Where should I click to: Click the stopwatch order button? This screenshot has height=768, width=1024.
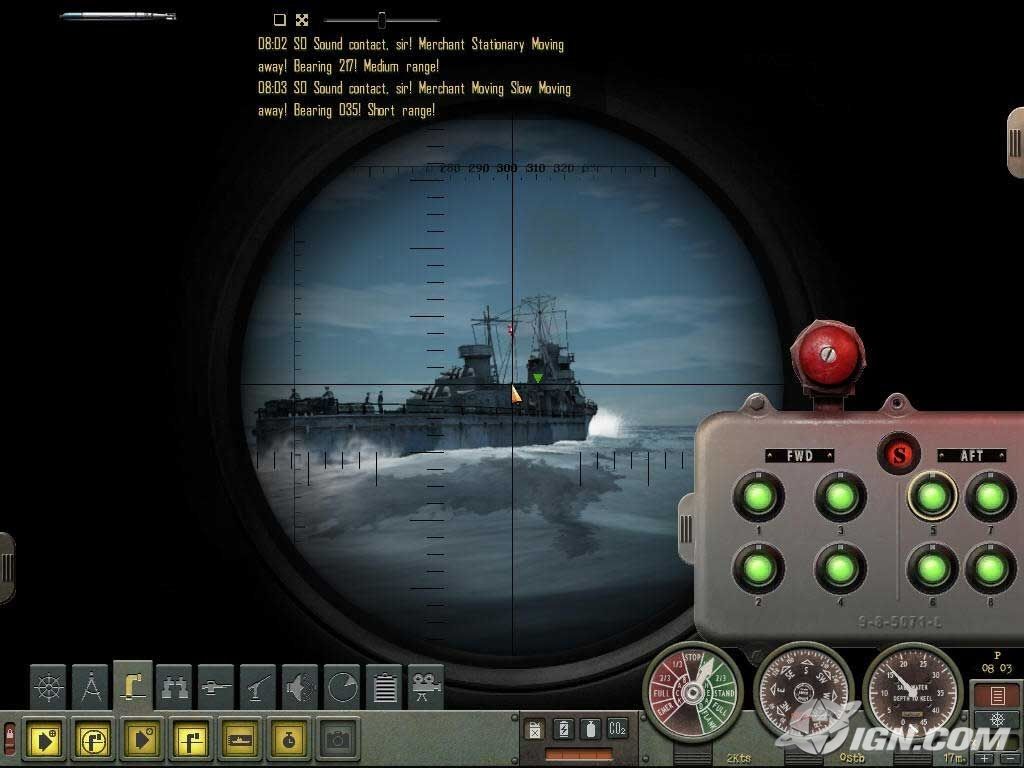pos(290,740)
